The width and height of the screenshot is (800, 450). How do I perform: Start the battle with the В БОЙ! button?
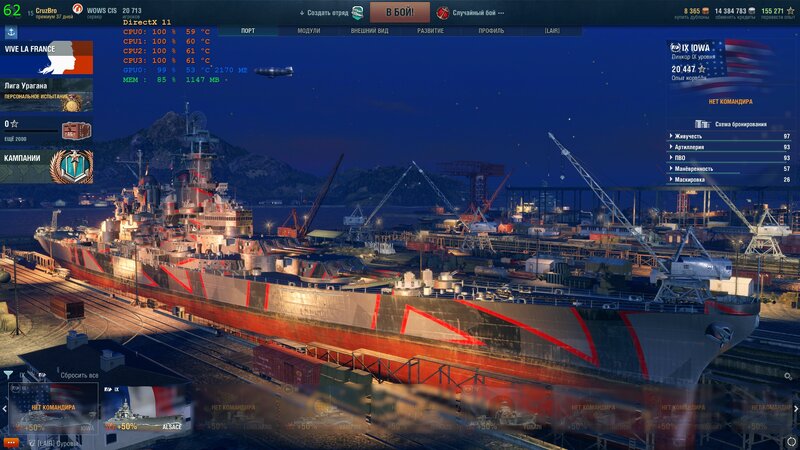[399, 13]
